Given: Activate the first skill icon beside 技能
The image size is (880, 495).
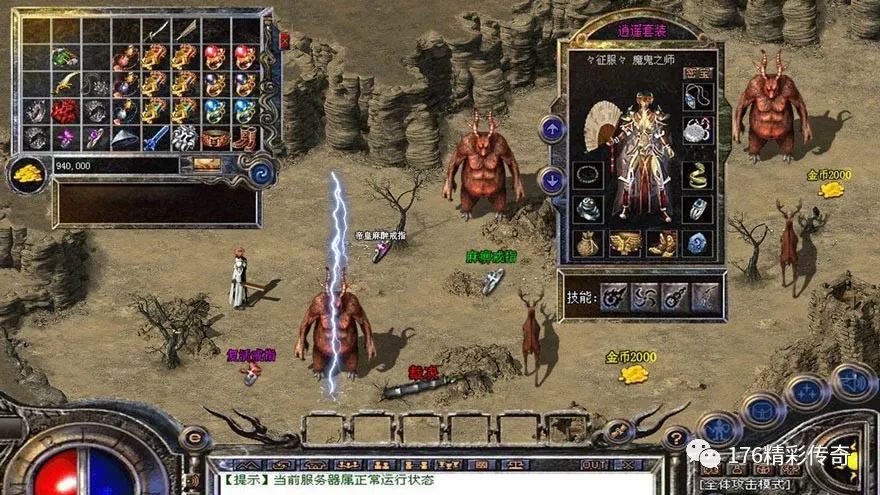Looking at the screenshot, I should (613, 296).
